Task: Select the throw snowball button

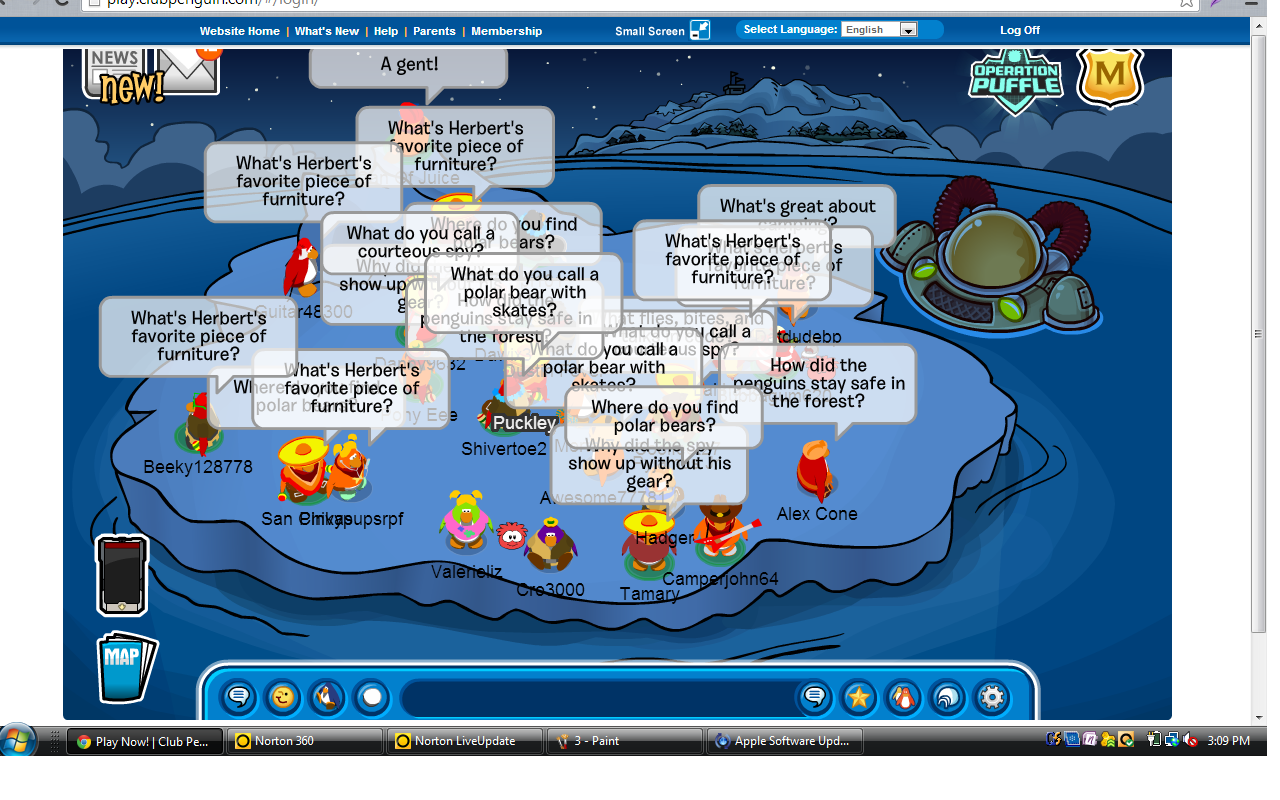Action: pyautogui.click(x=371, y=696)
